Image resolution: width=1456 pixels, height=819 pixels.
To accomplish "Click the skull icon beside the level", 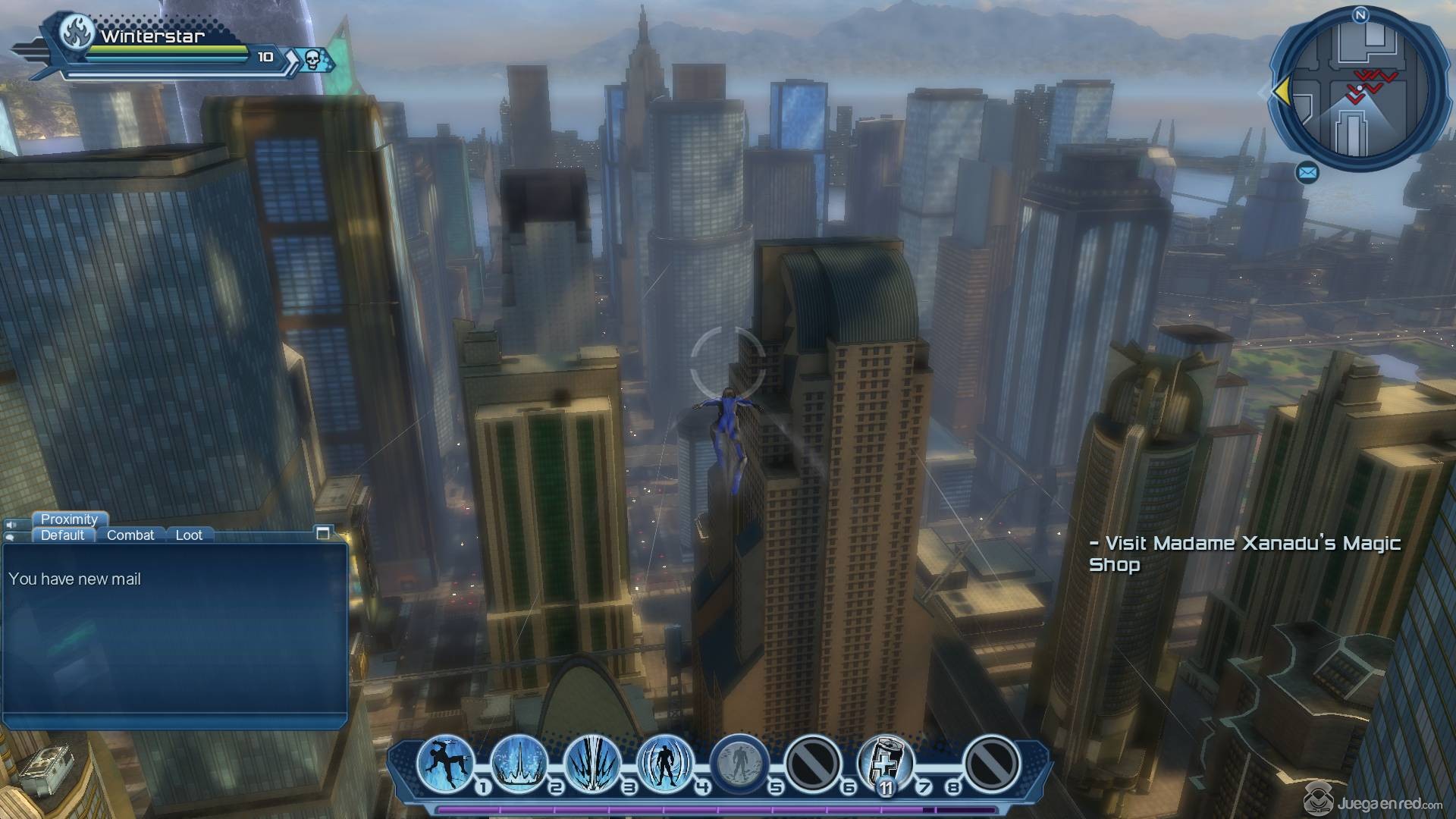I will (x=312, y=58).
